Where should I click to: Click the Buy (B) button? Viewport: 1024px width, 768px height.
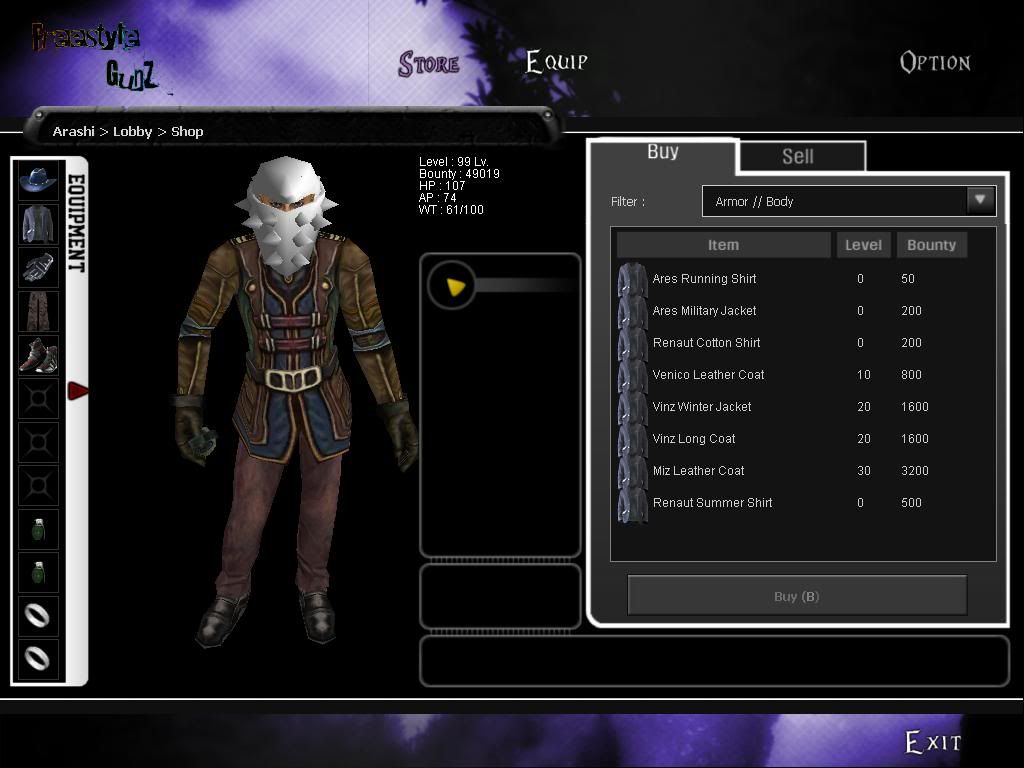[797, 596]
